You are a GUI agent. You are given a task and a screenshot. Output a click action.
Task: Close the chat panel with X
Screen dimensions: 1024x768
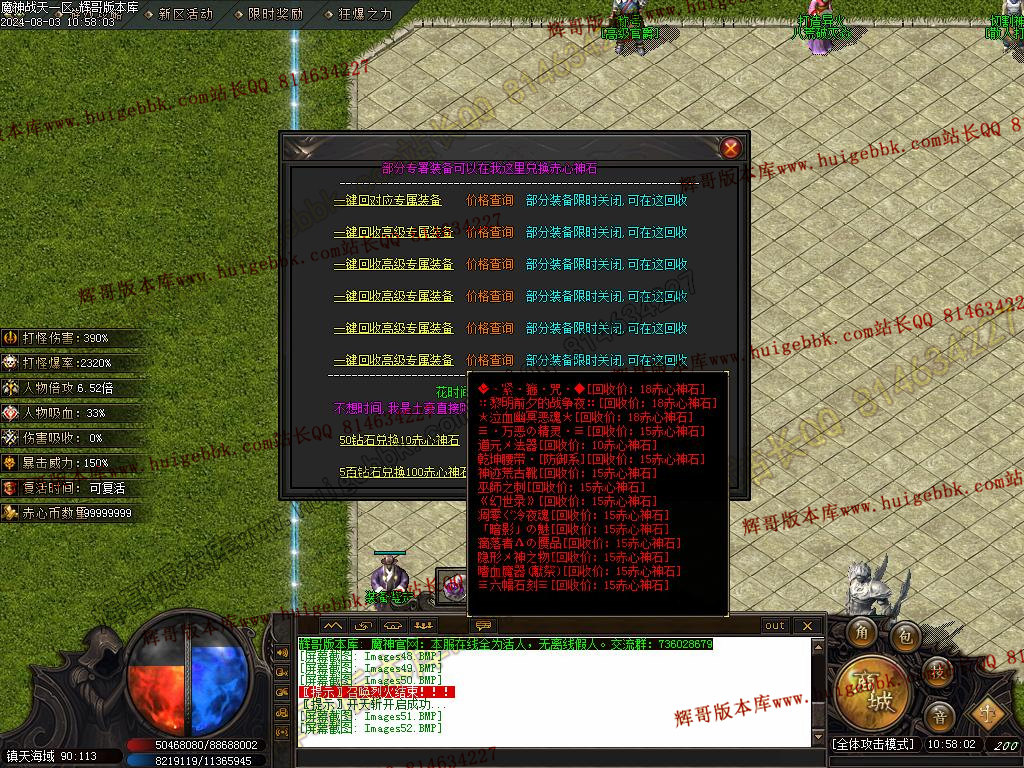pyautogui.click(x=807, y=626)
